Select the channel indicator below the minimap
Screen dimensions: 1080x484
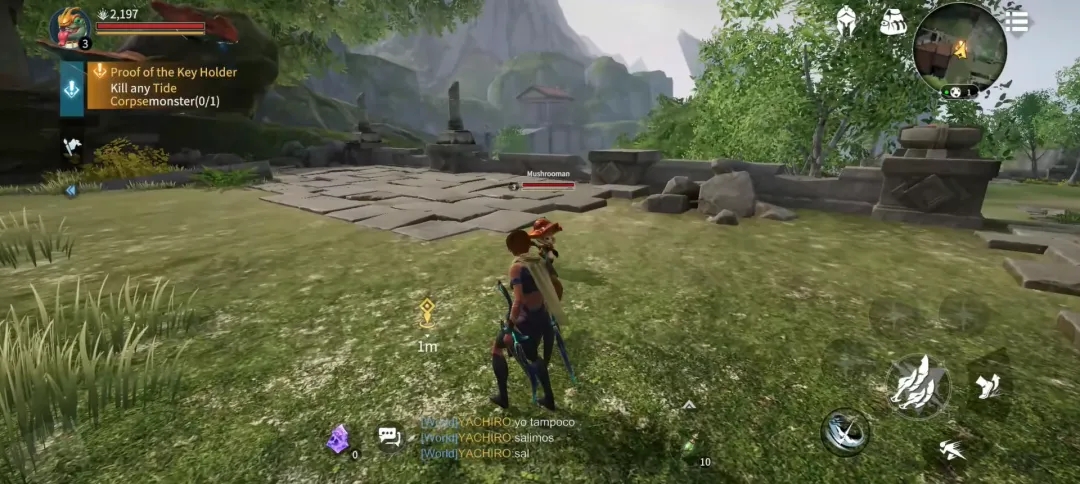point(958,92)
